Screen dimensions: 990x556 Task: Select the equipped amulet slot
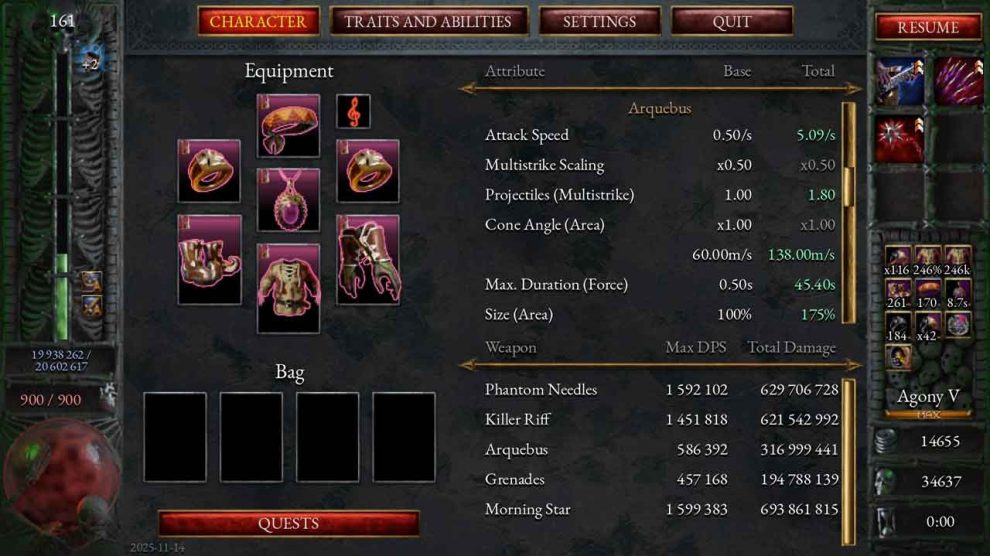288,200
